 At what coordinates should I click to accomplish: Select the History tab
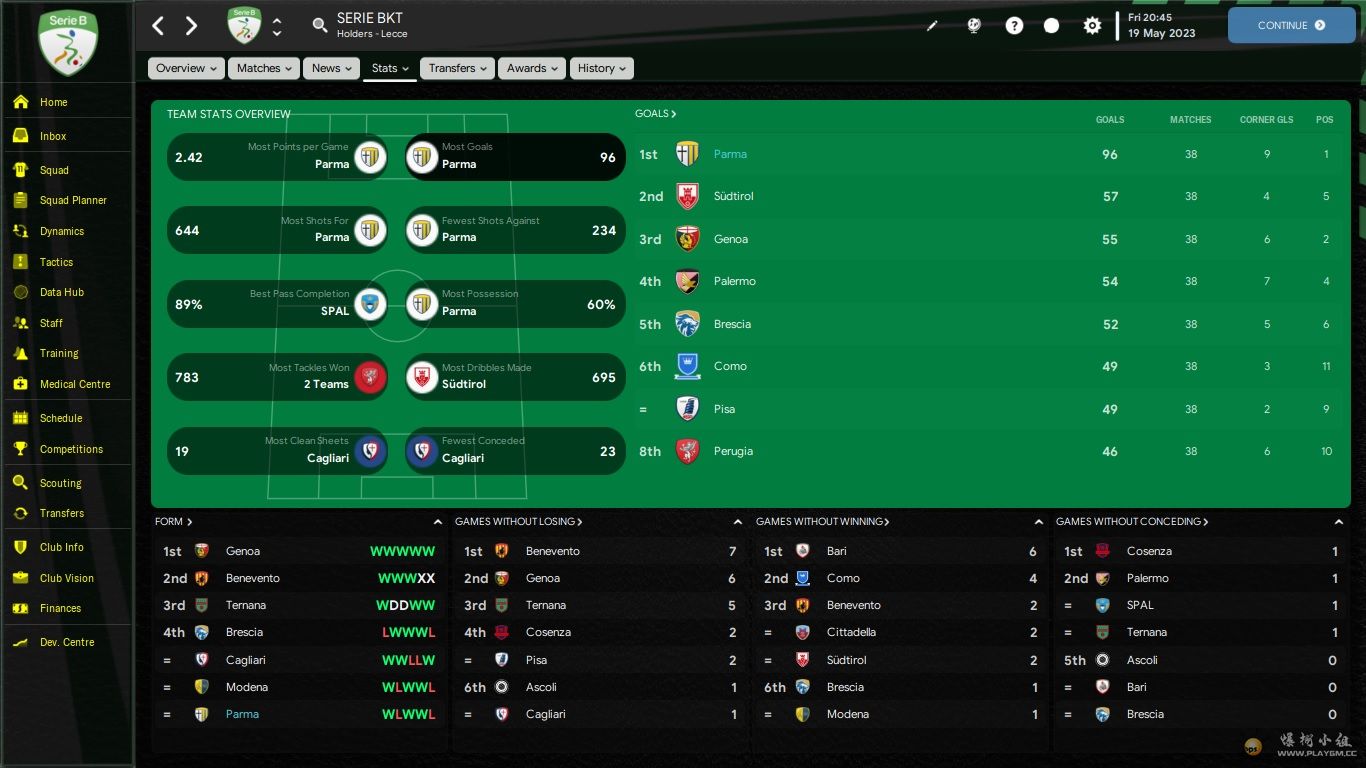pyautogui.click(x=601, y=68)
